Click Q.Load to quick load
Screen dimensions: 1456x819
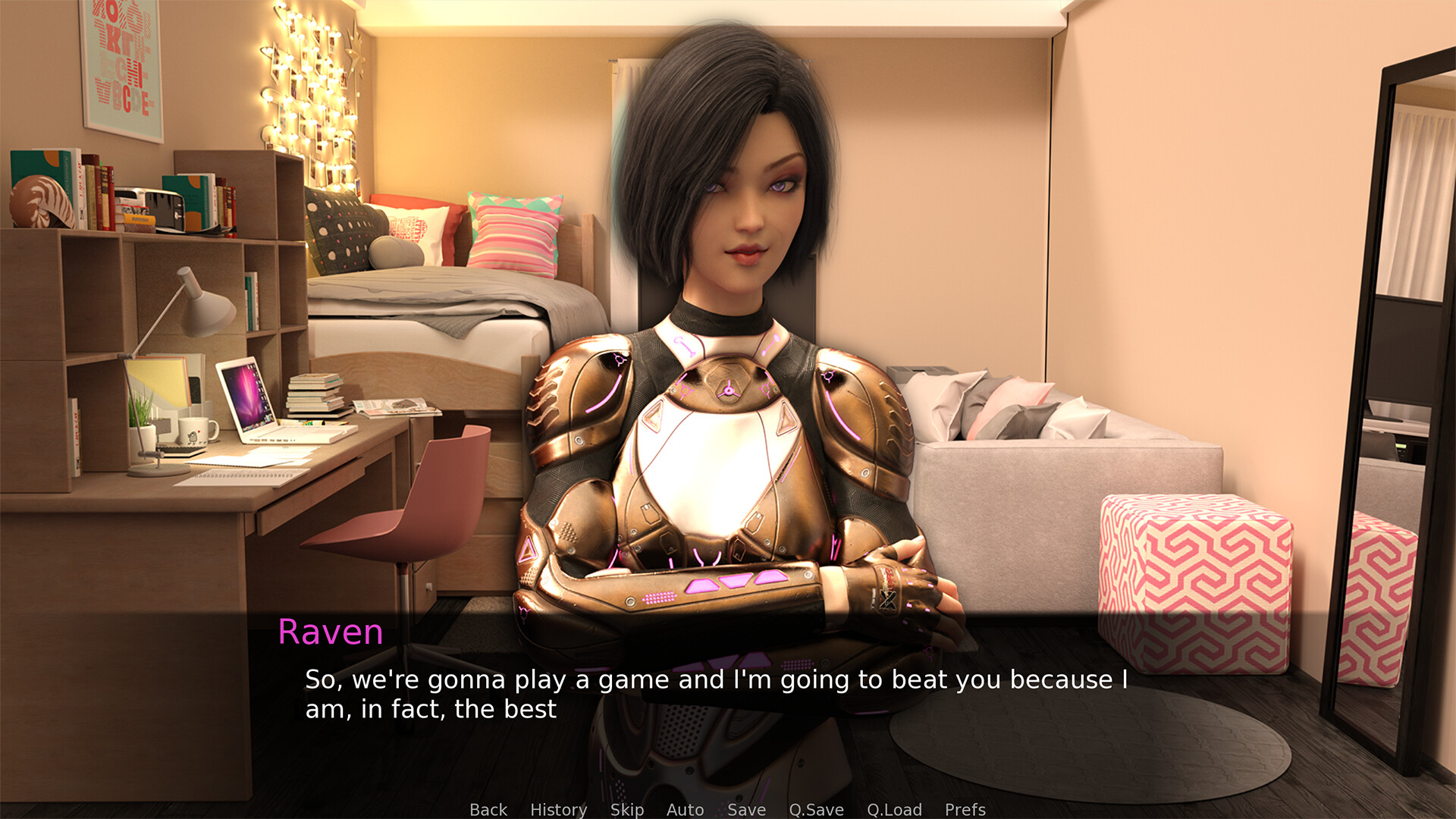(894, 809)
